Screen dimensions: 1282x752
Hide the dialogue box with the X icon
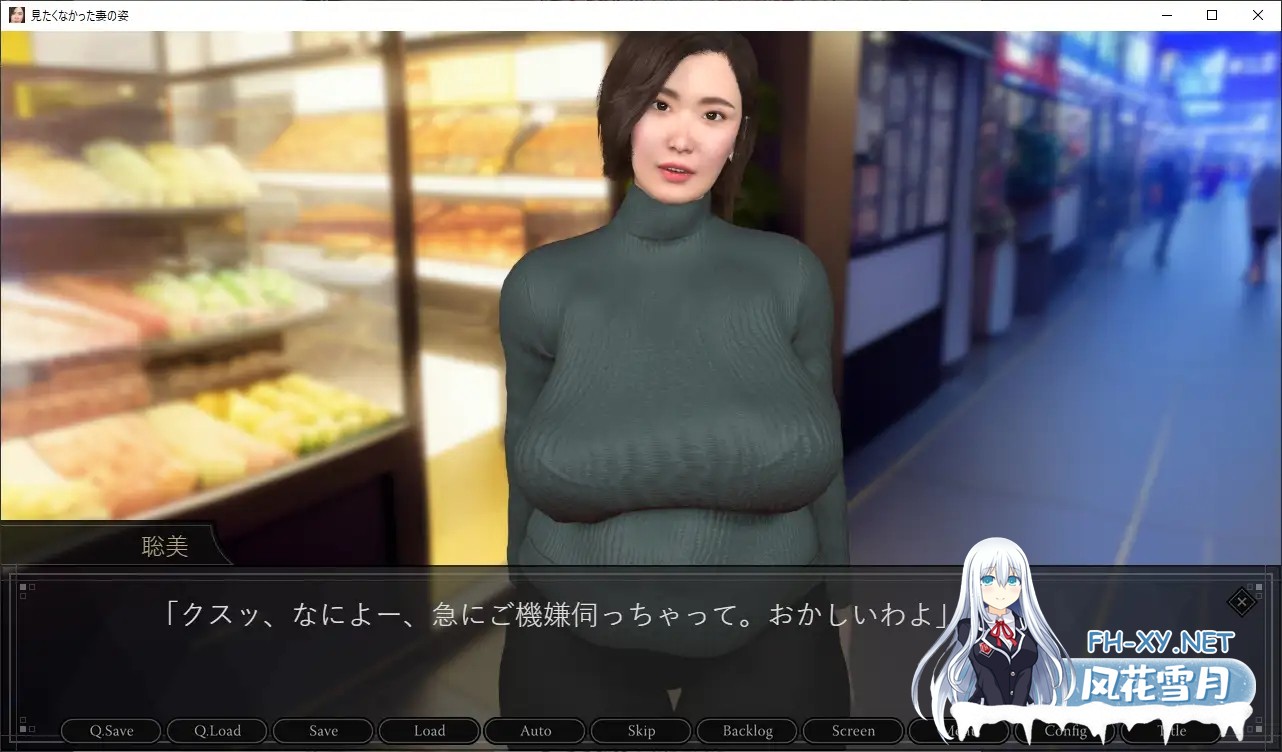[1241, 602]
